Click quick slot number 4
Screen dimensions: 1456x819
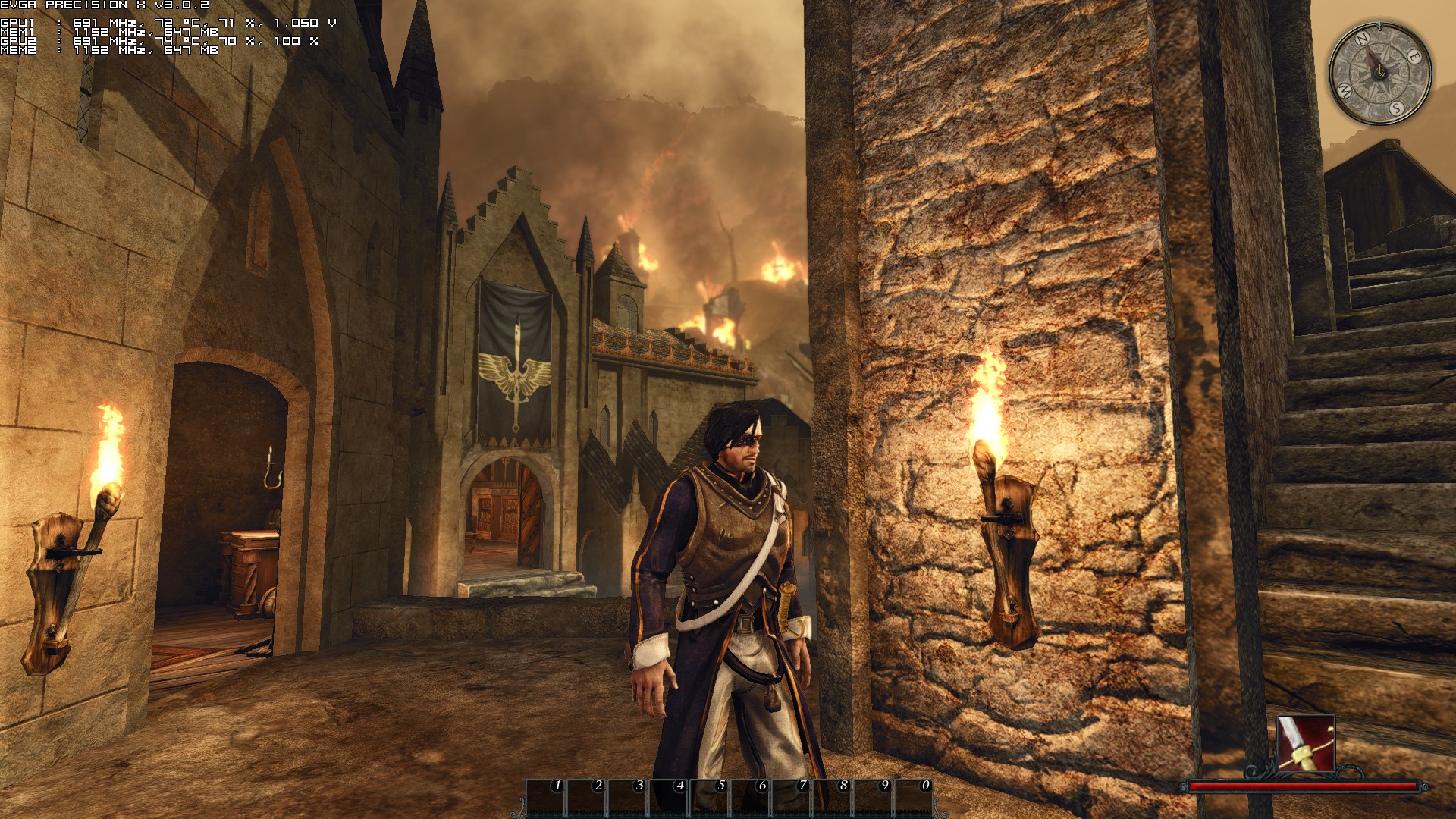669,799
